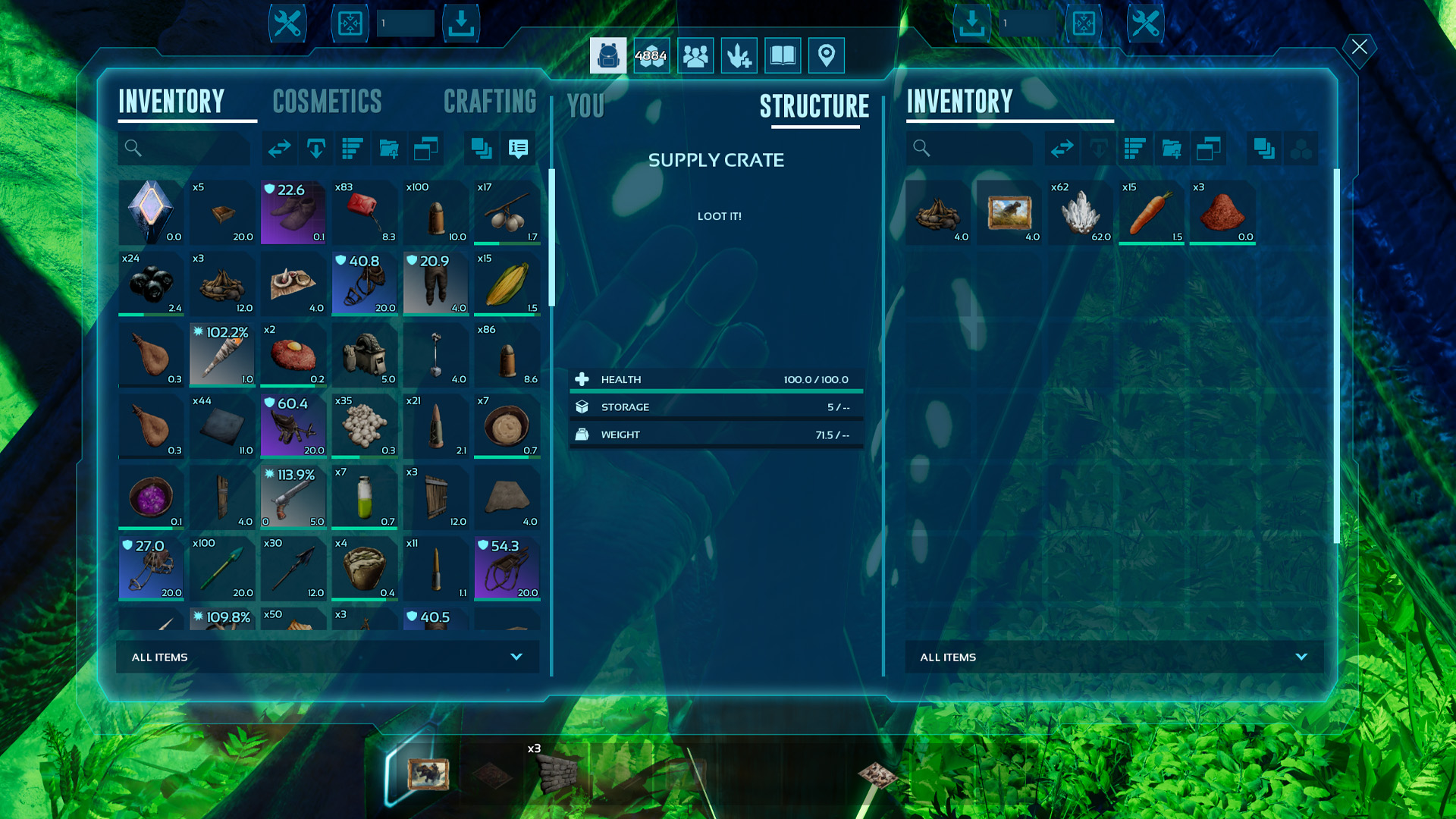Select the Structure panel tab

[x=814, y=107]
